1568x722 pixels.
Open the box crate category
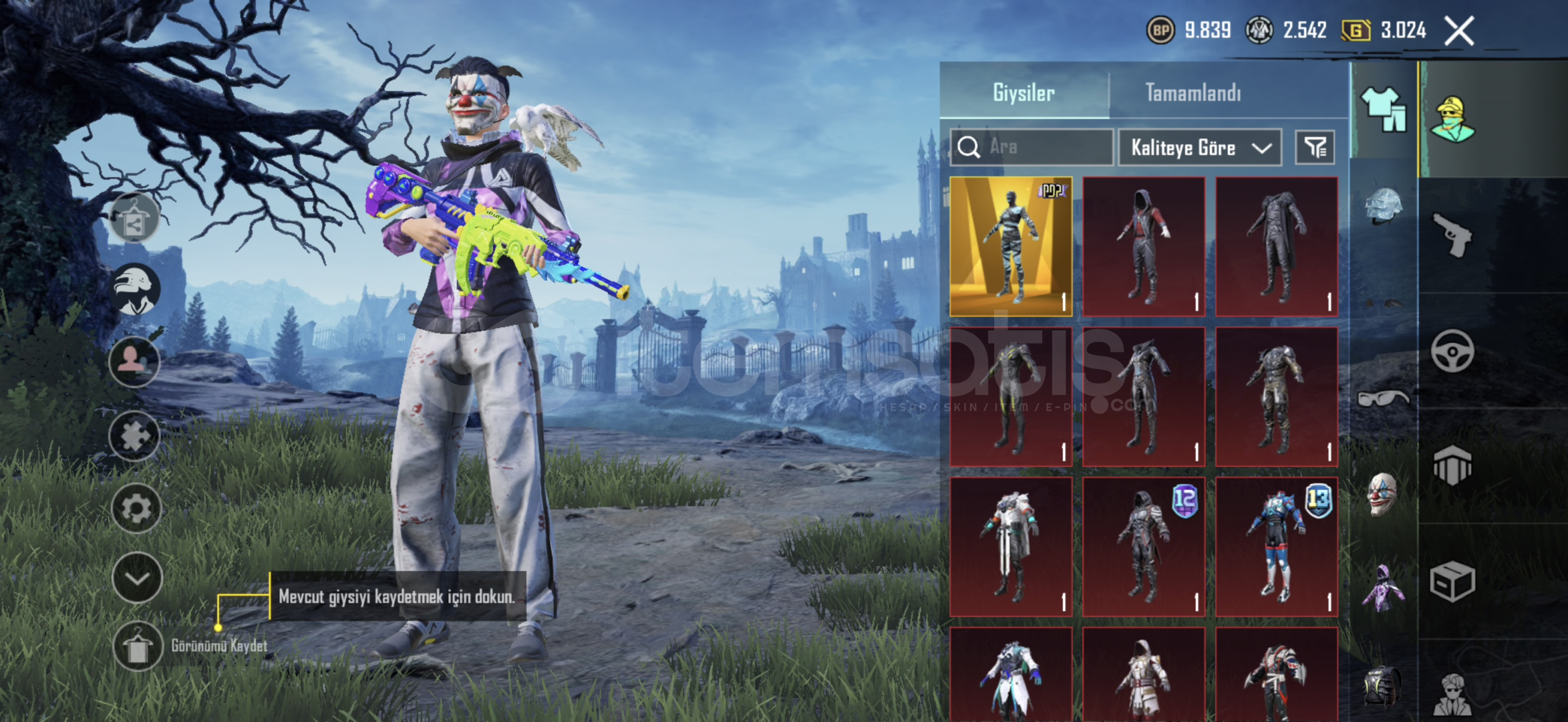pos(1452,582)
